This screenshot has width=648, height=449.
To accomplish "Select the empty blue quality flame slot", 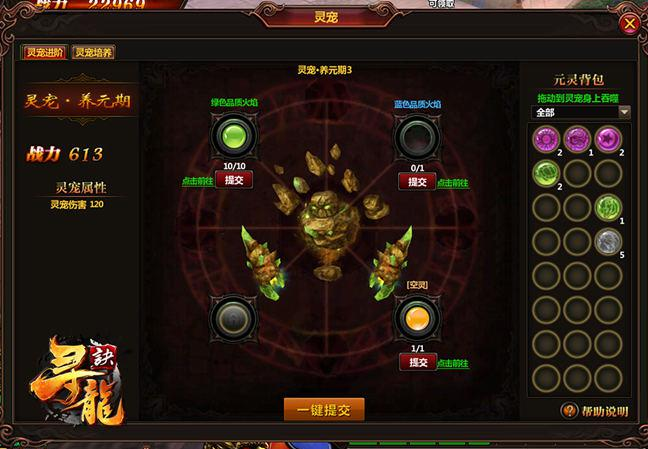I will click(x=413, y=134).
